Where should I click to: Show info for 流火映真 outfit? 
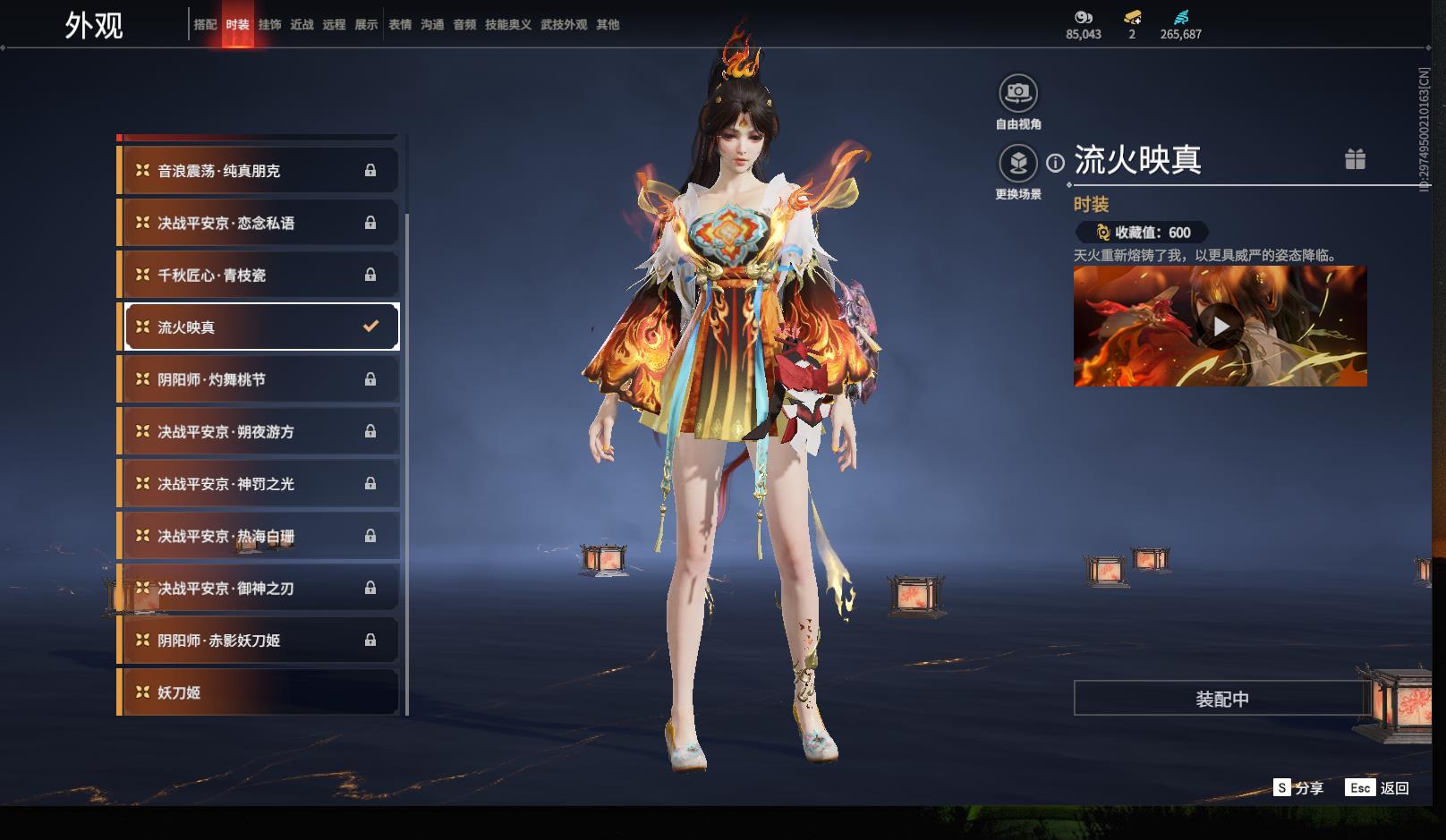pos(1056,163)
